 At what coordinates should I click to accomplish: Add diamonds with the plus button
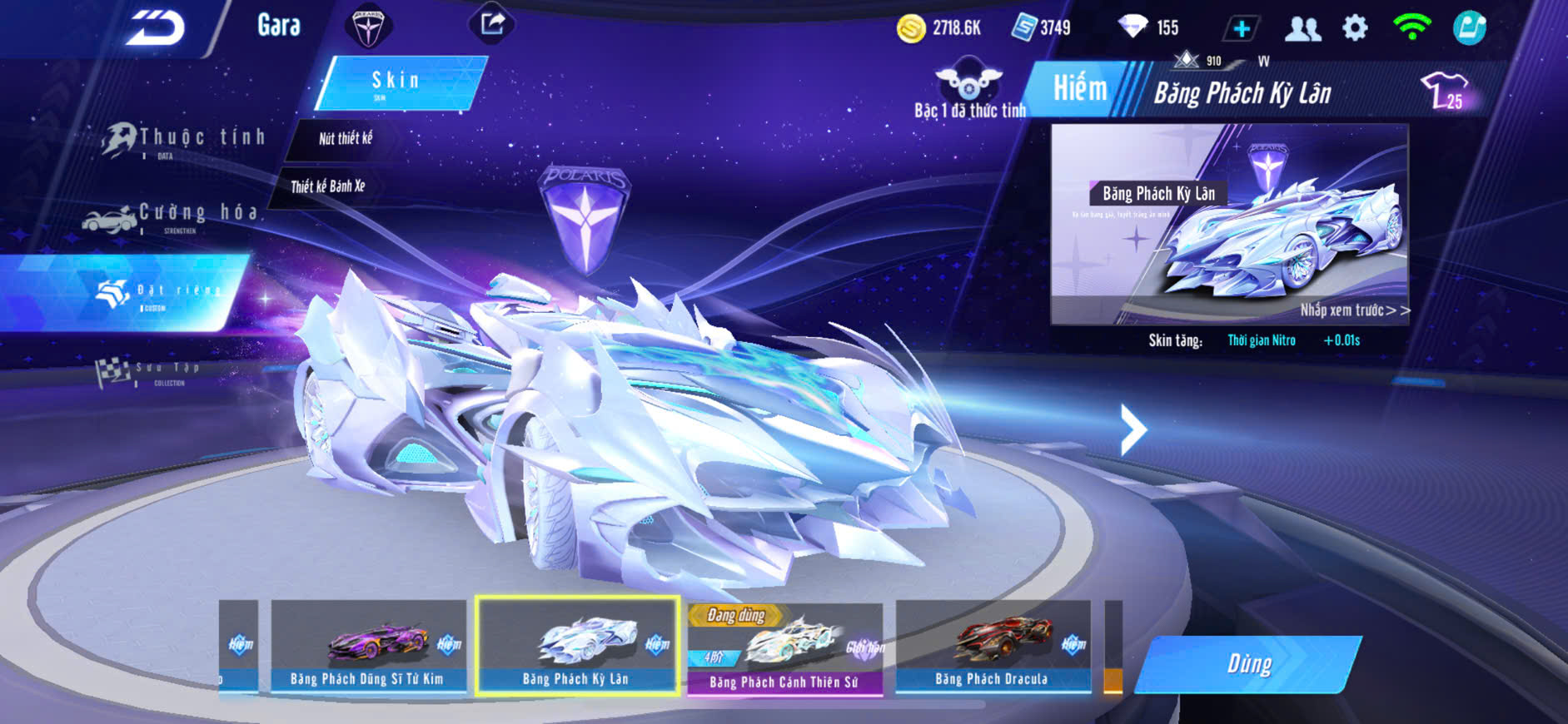(x=1242, y=28)
